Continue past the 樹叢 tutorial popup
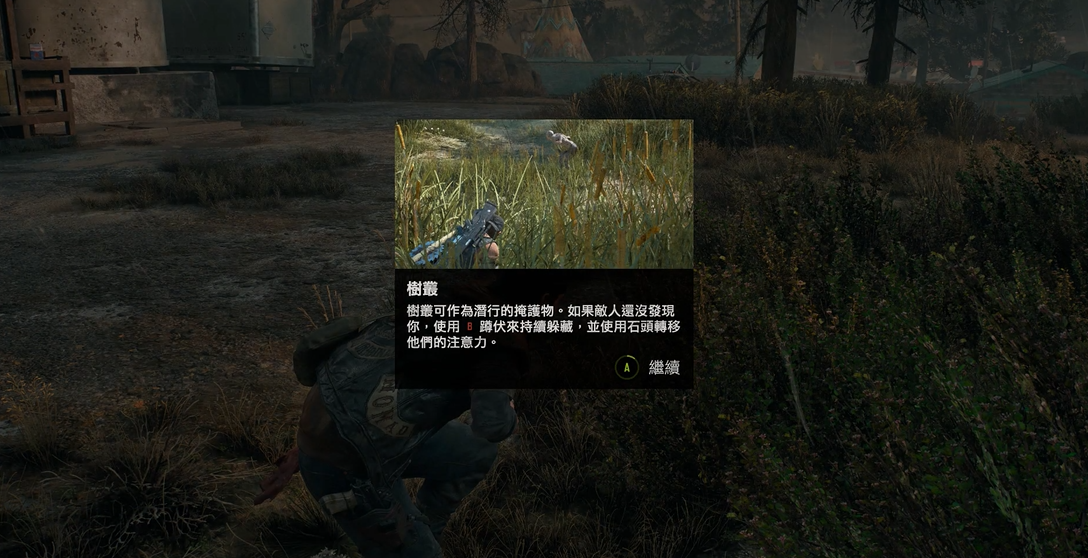1088x558 pixels. (649, 367)
